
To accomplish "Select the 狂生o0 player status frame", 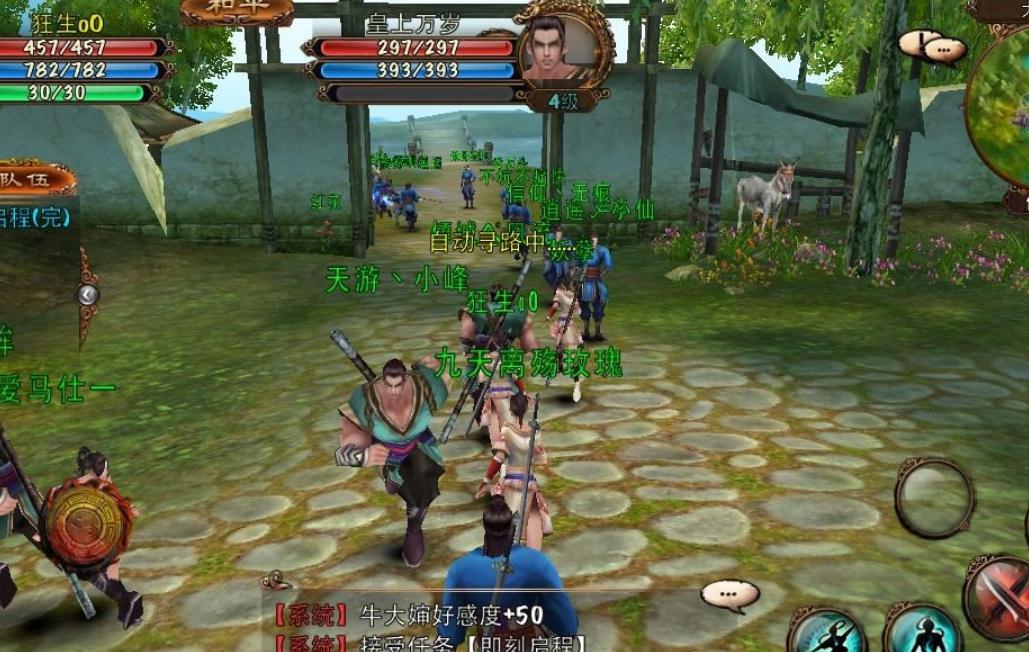I will click(x=80, y=57).
